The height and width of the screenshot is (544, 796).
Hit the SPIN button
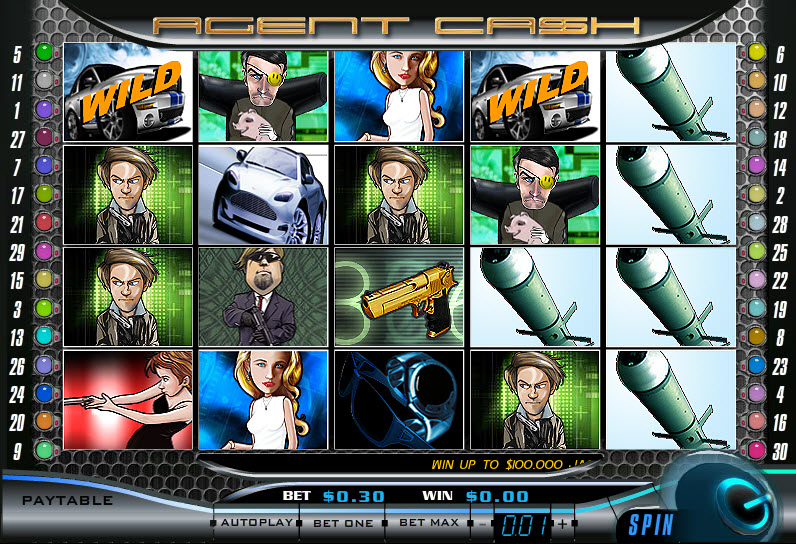(651, 523)
